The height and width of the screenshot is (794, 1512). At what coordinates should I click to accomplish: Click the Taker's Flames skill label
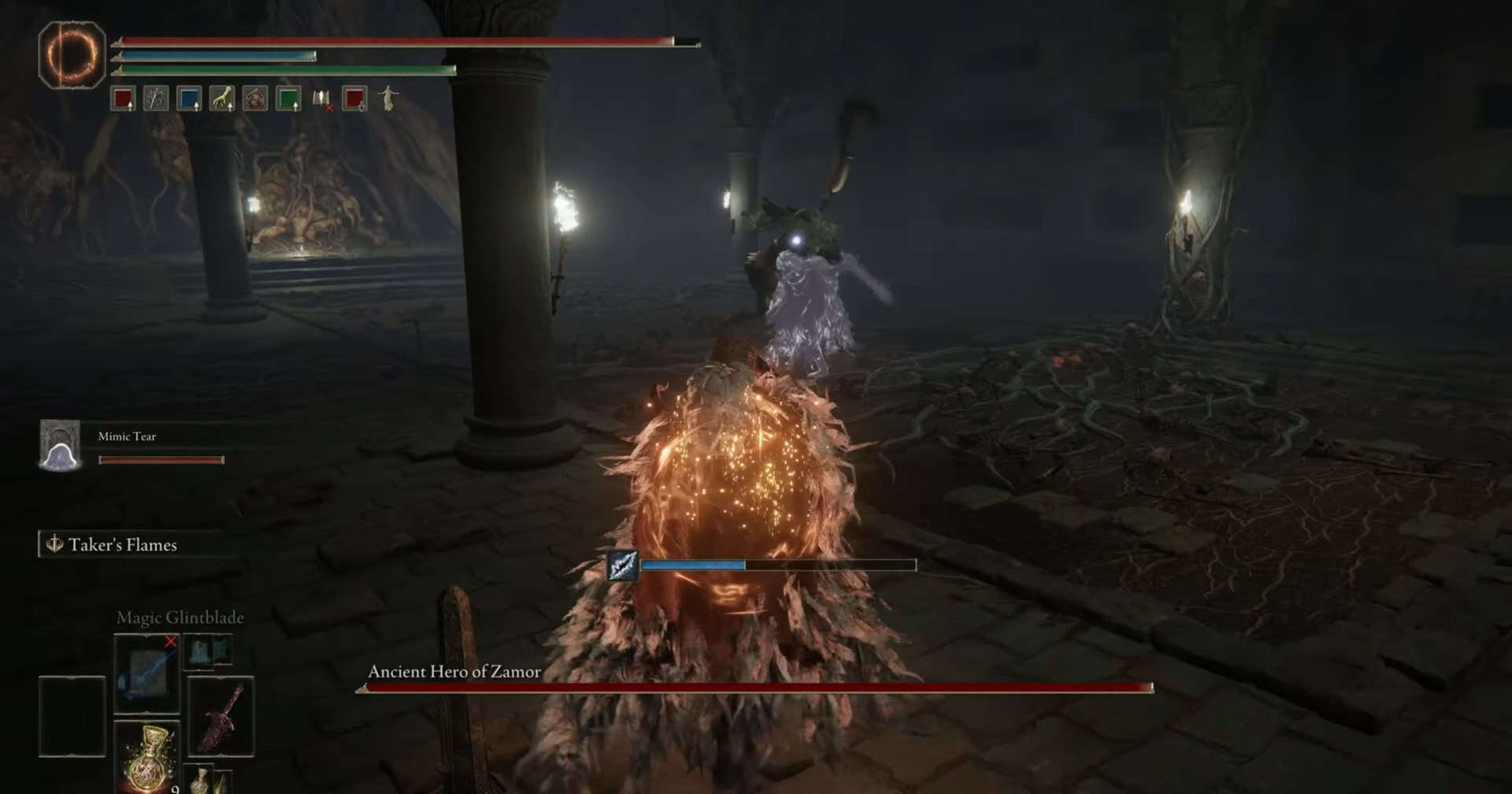coord(121,545)
